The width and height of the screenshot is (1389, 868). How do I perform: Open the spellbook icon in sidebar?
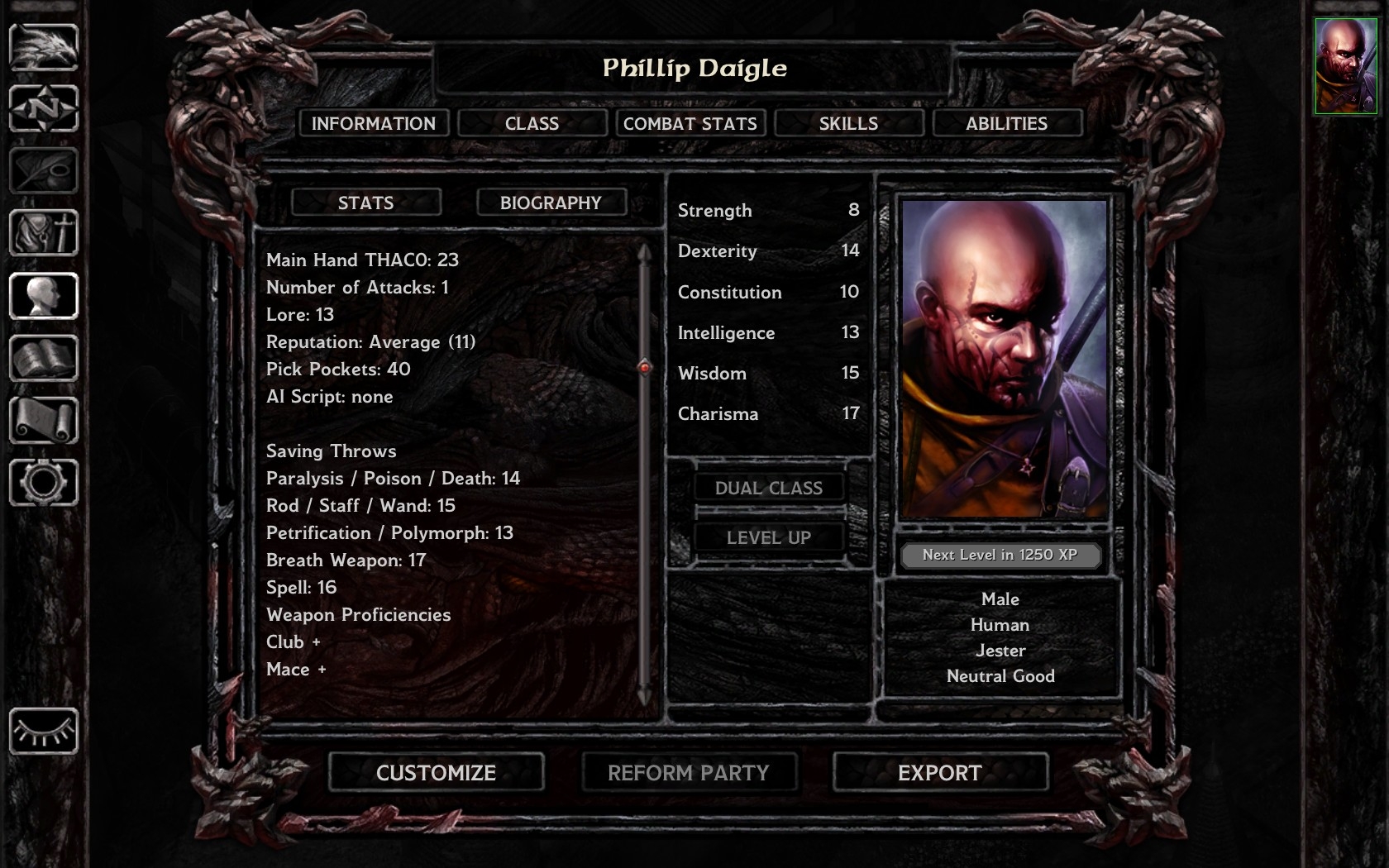pos(44,358)
